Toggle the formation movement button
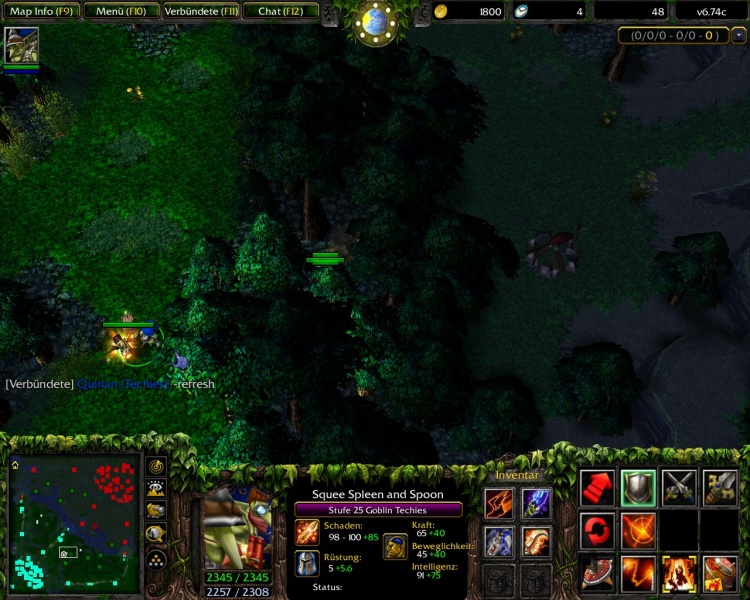The image size is (750, 600). [x=157, y=556]
